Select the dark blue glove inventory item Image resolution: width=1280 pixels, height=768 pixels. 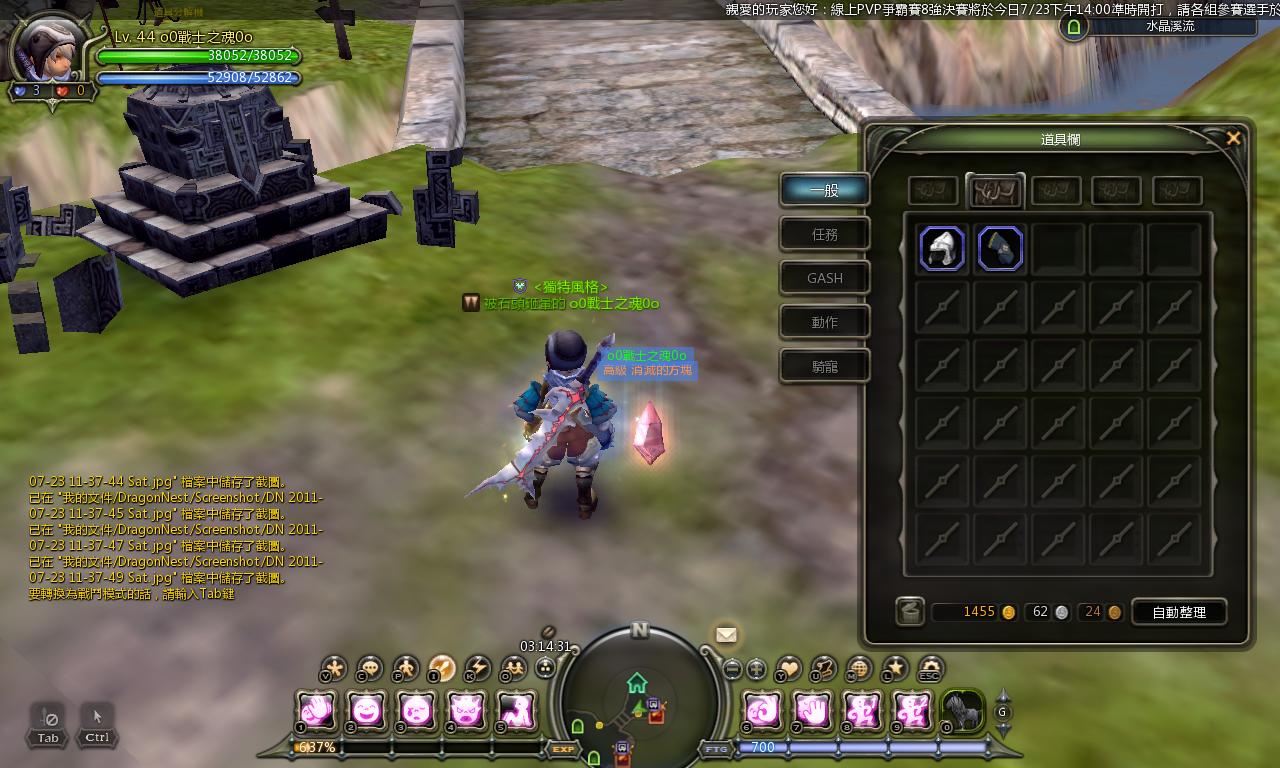point(1000,249)
